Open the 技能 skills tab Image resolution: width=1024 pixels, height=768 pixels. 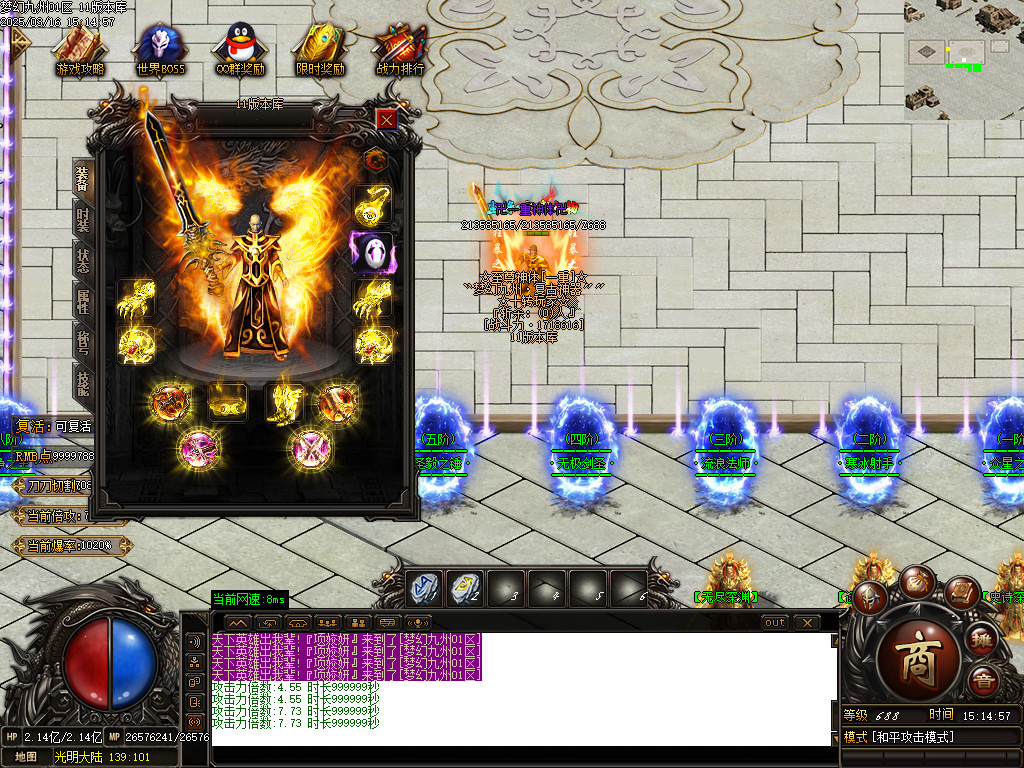point(83,380)
